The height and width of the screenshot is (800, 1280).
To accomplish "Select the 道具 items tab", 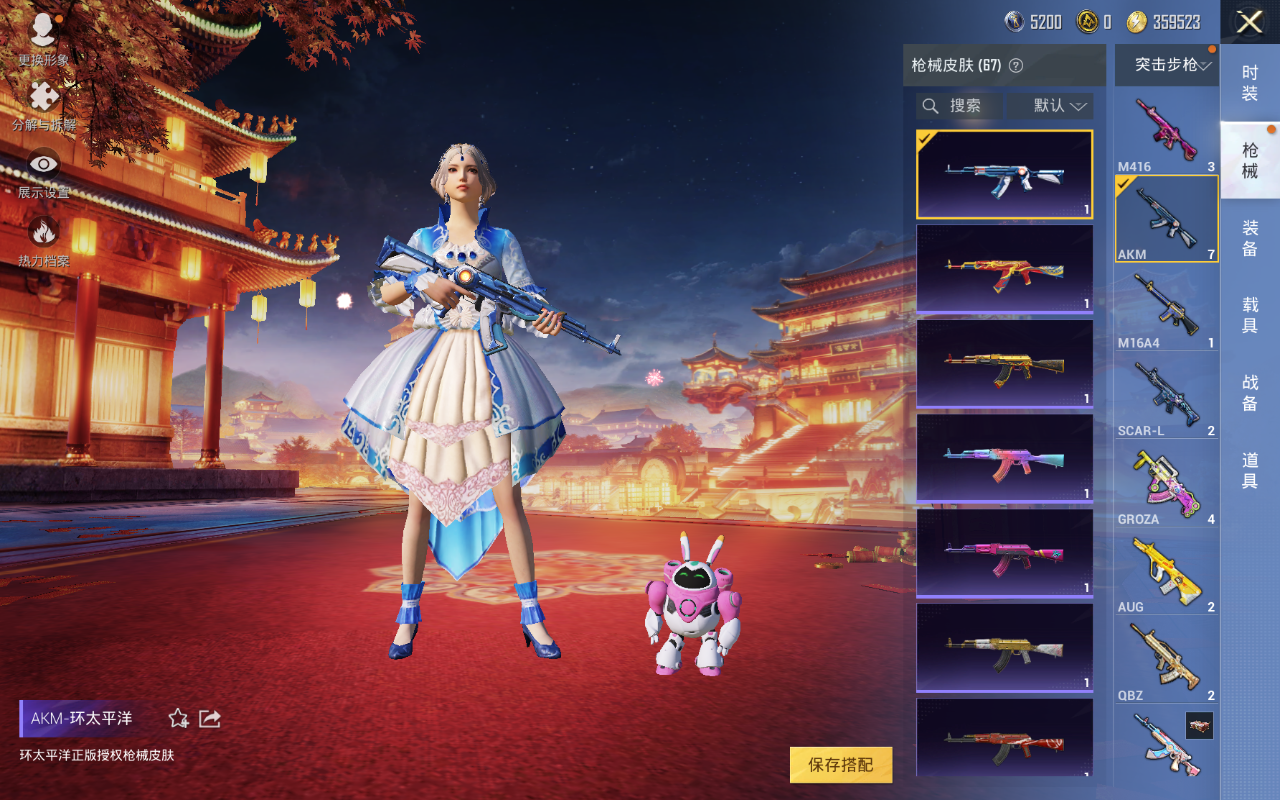I will tap(1250, 470).
